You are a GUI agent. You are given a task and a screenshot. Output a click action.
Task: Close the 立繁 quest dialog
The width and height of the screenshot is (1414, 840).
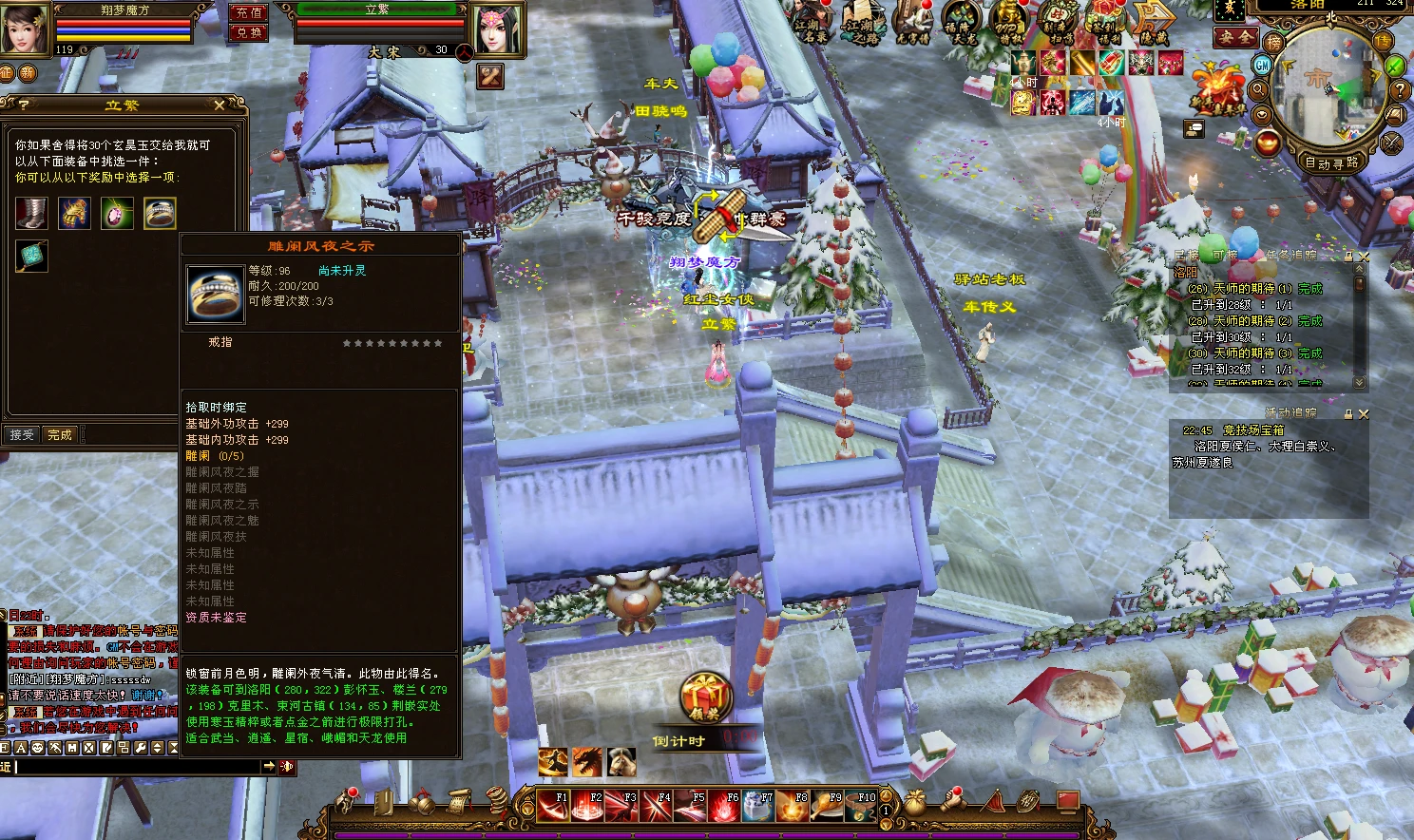click(220, 105)
